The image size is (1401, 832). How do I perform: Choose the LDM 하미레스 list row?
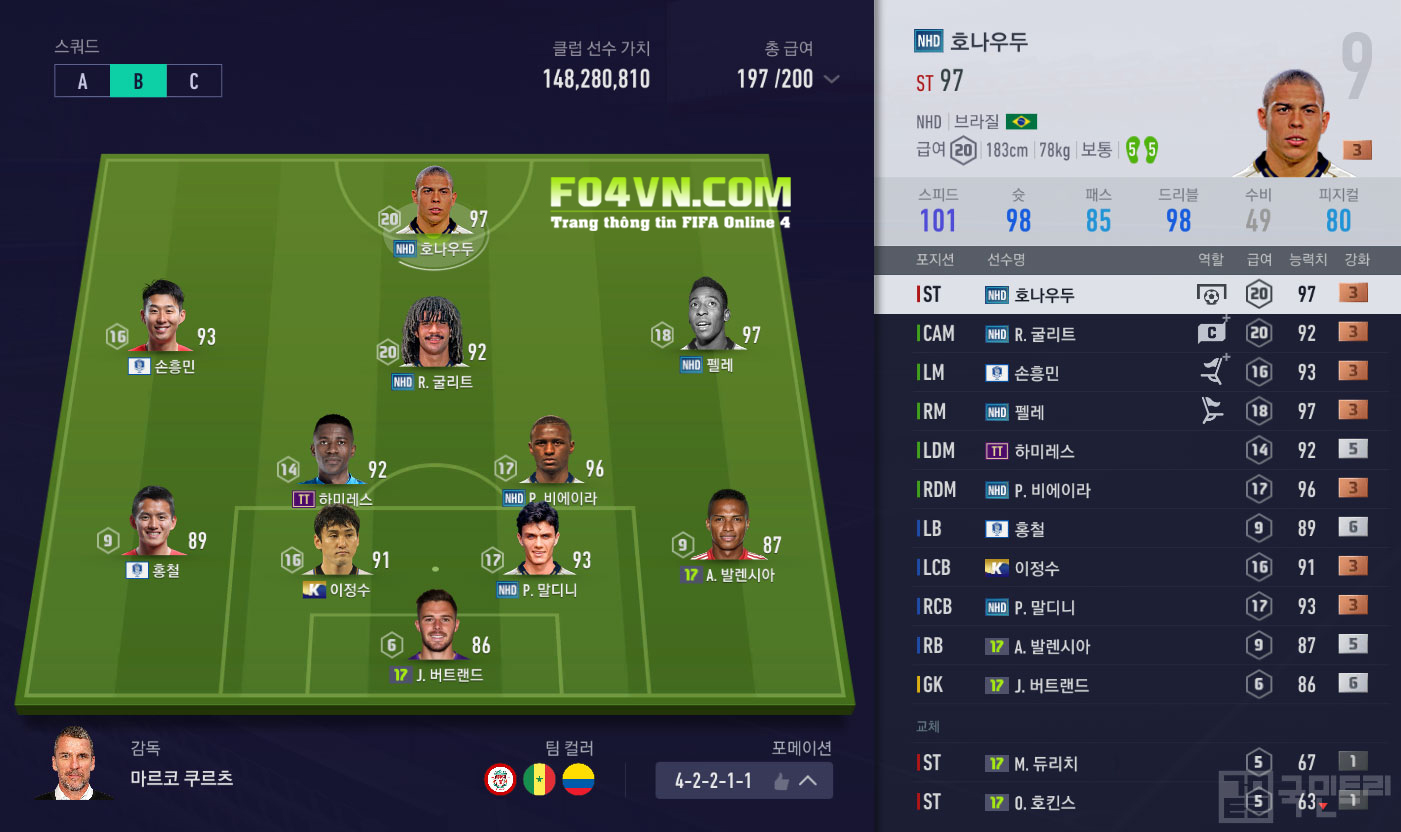point(1137,451)
